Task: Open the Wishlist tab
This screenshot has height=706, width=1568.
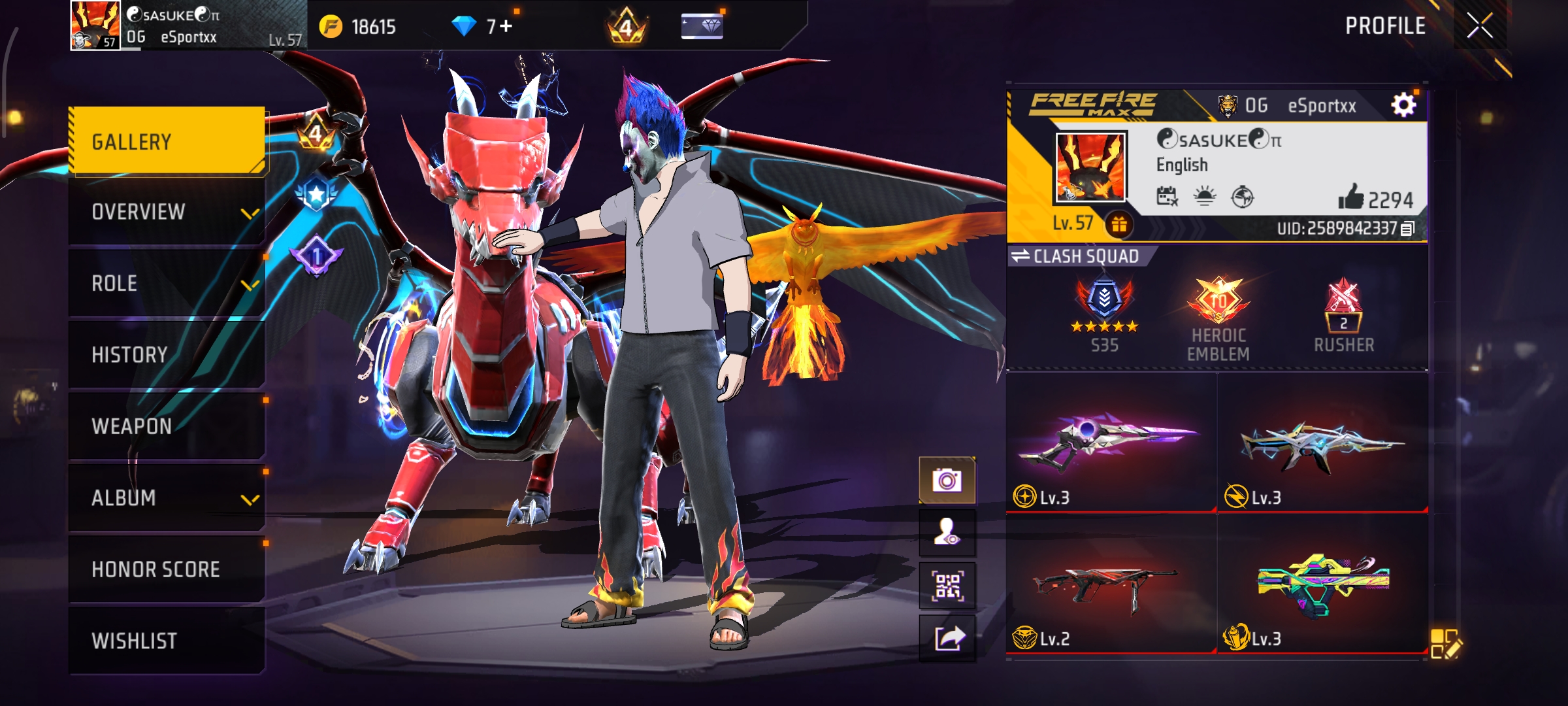Action: coord(167,641)
